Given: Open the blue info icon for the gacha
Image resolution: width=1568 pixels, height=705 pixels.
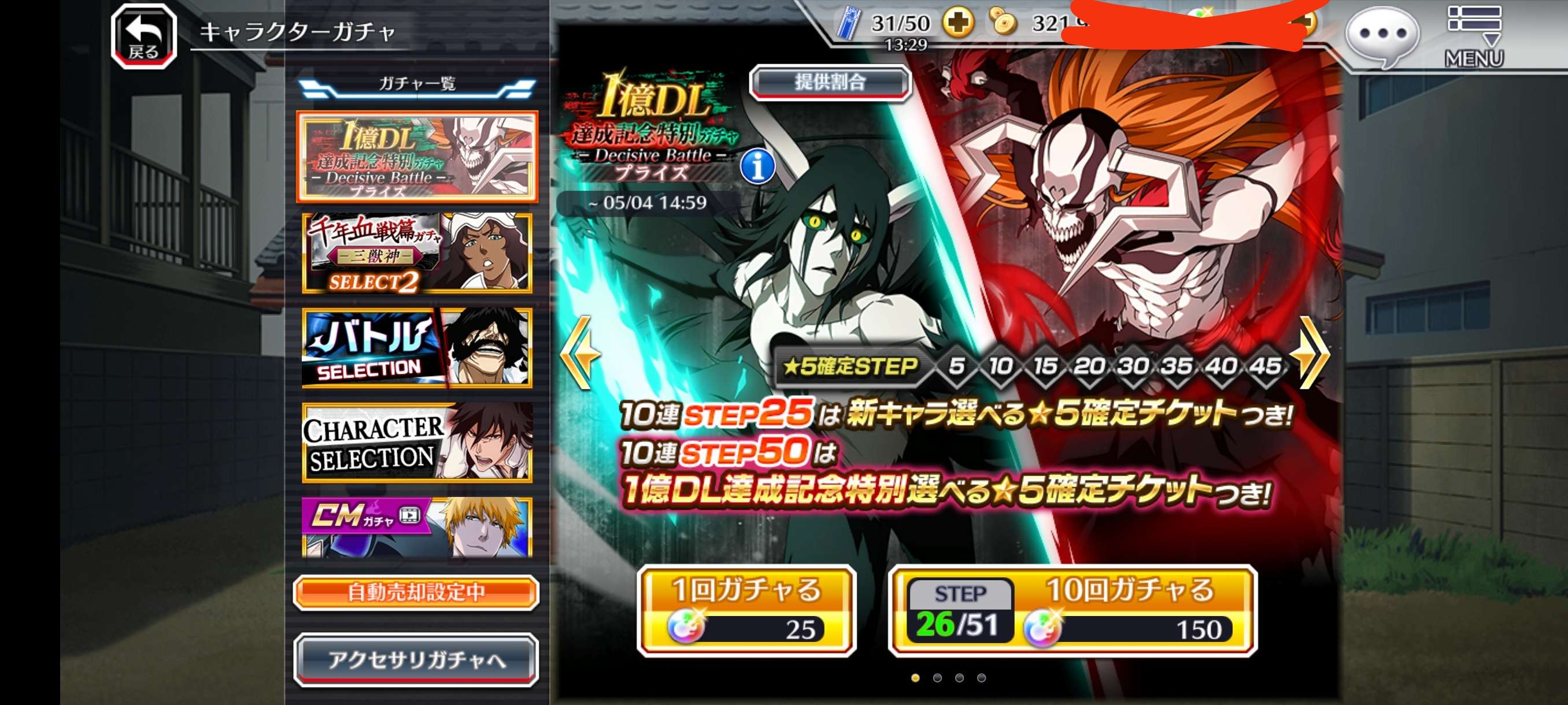Looking at the screenshot, I should [758, 166].
